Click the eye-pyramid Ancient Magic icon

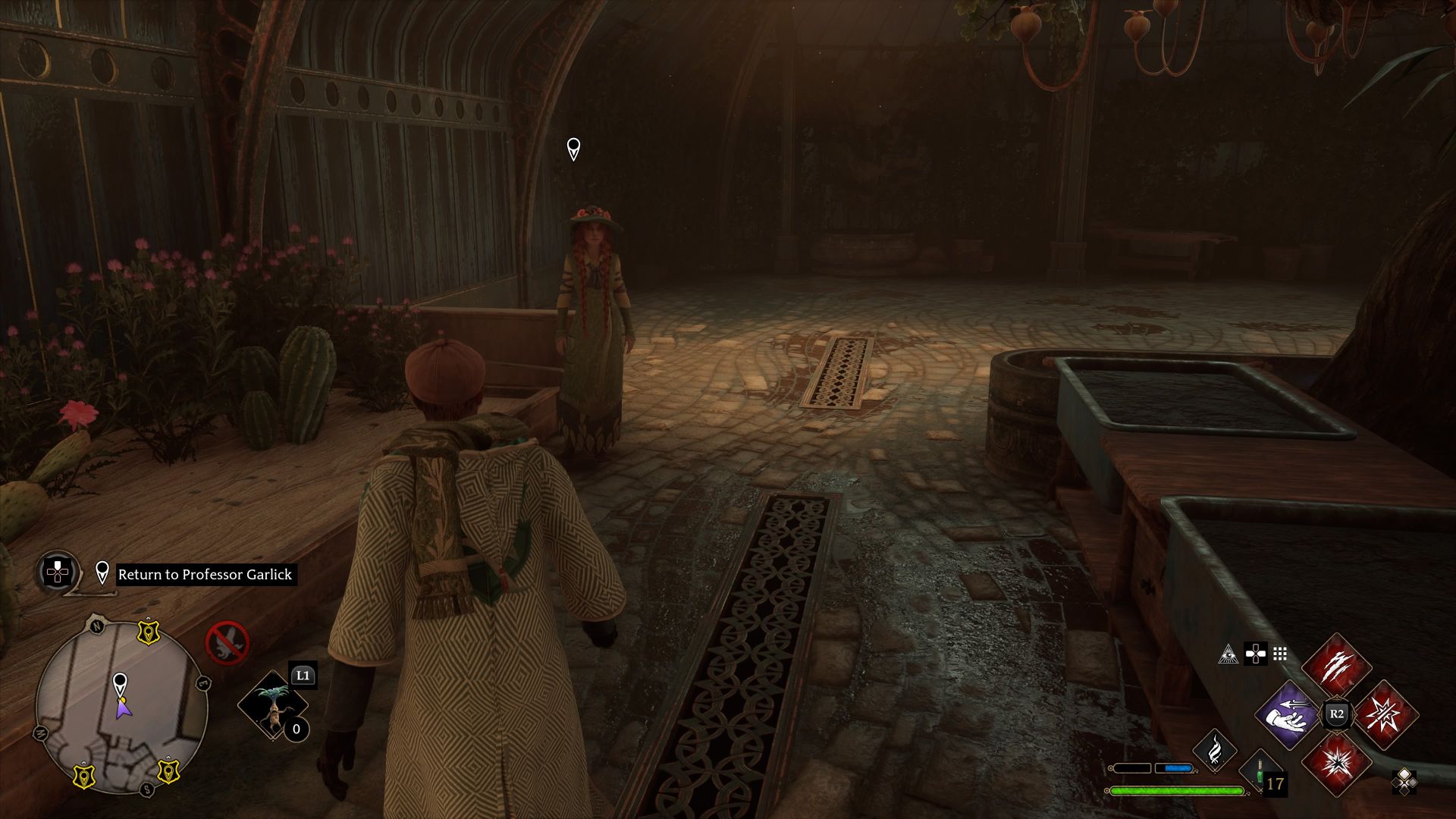coord(1228,654)
